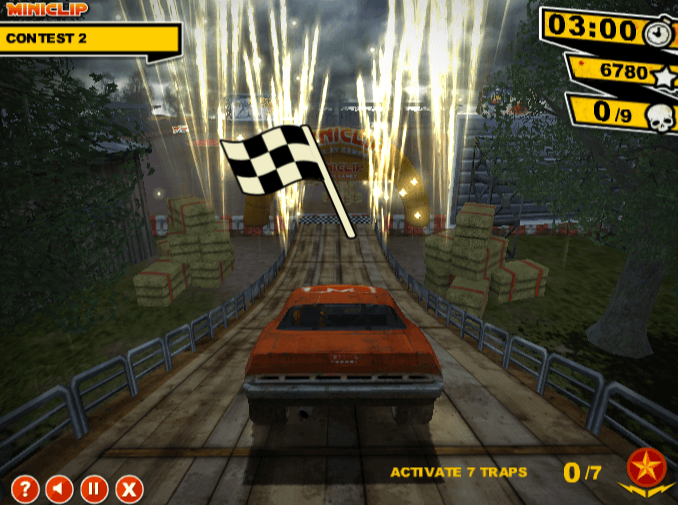
Task: Quit the race with the X button
Action: (129, 489)
